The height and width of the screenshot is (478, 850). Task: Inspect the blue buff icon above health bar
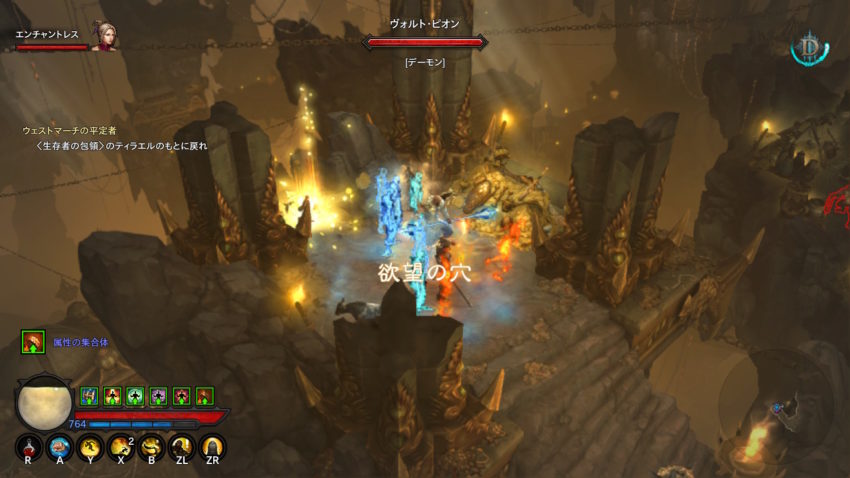(x=89, y=396)
